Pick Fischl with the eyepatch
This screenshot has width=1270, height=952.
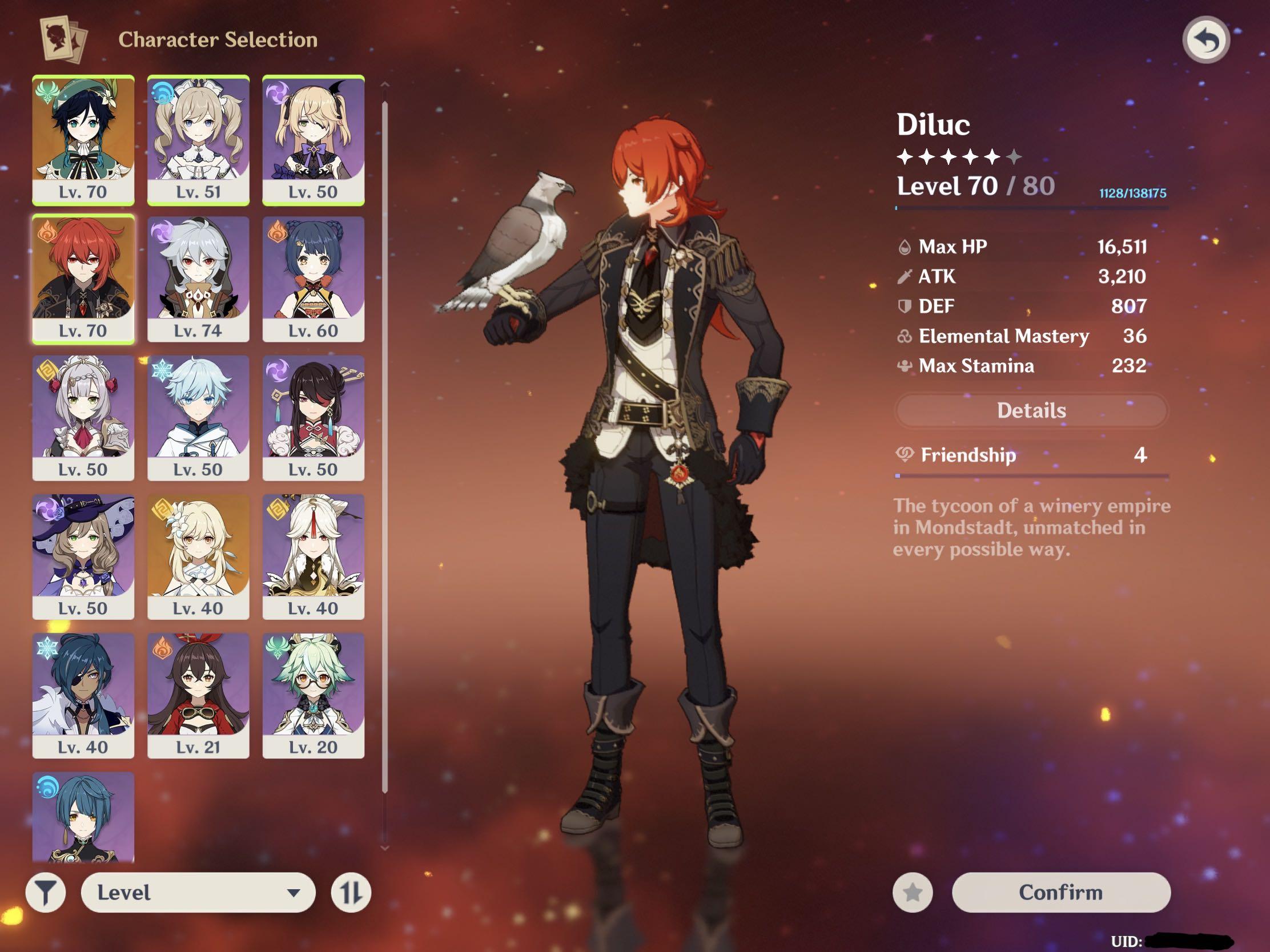pyautogui.click(x=313, y=139)
